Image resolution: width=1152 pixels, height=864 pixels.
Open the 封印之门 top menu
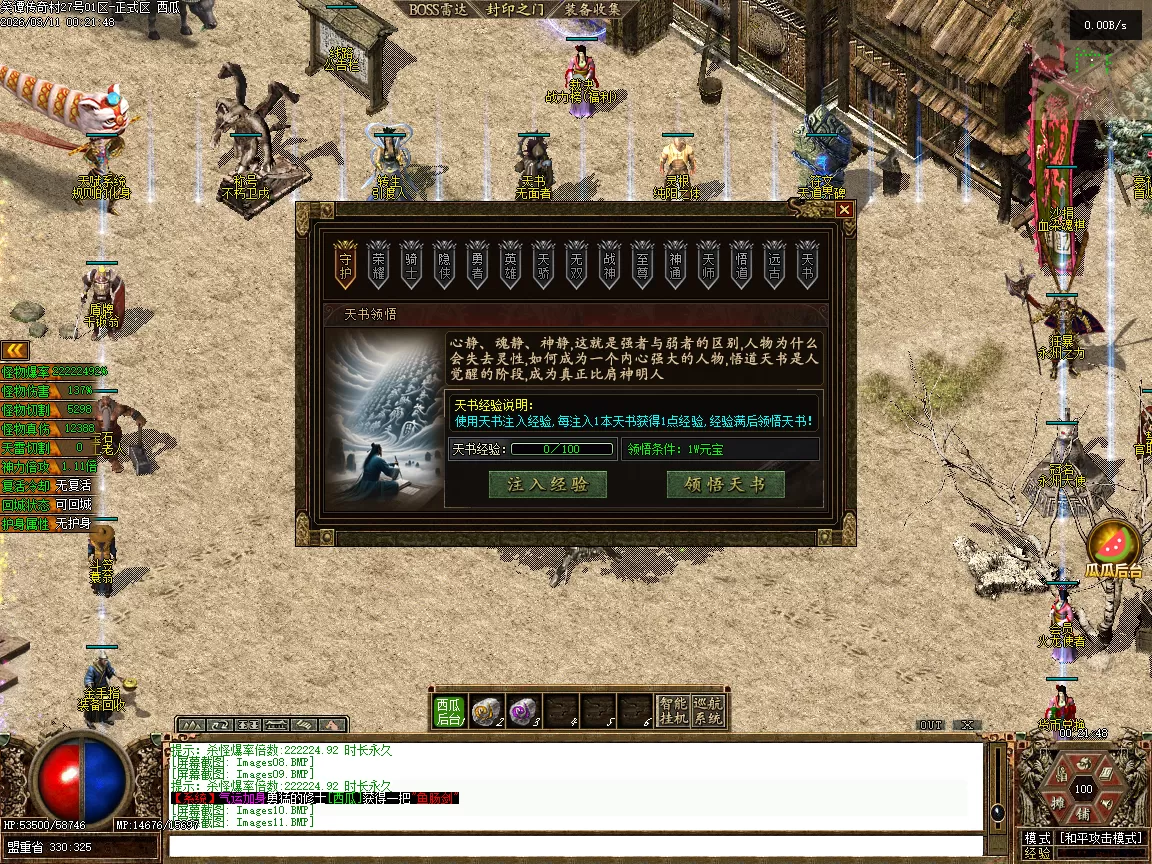pyautogui.click(x=515, y=10)
